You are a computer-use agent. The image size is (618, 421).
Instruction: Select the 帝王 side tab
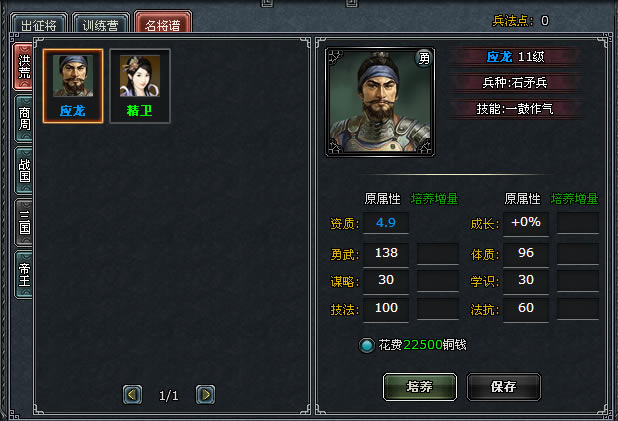[24, 274]
